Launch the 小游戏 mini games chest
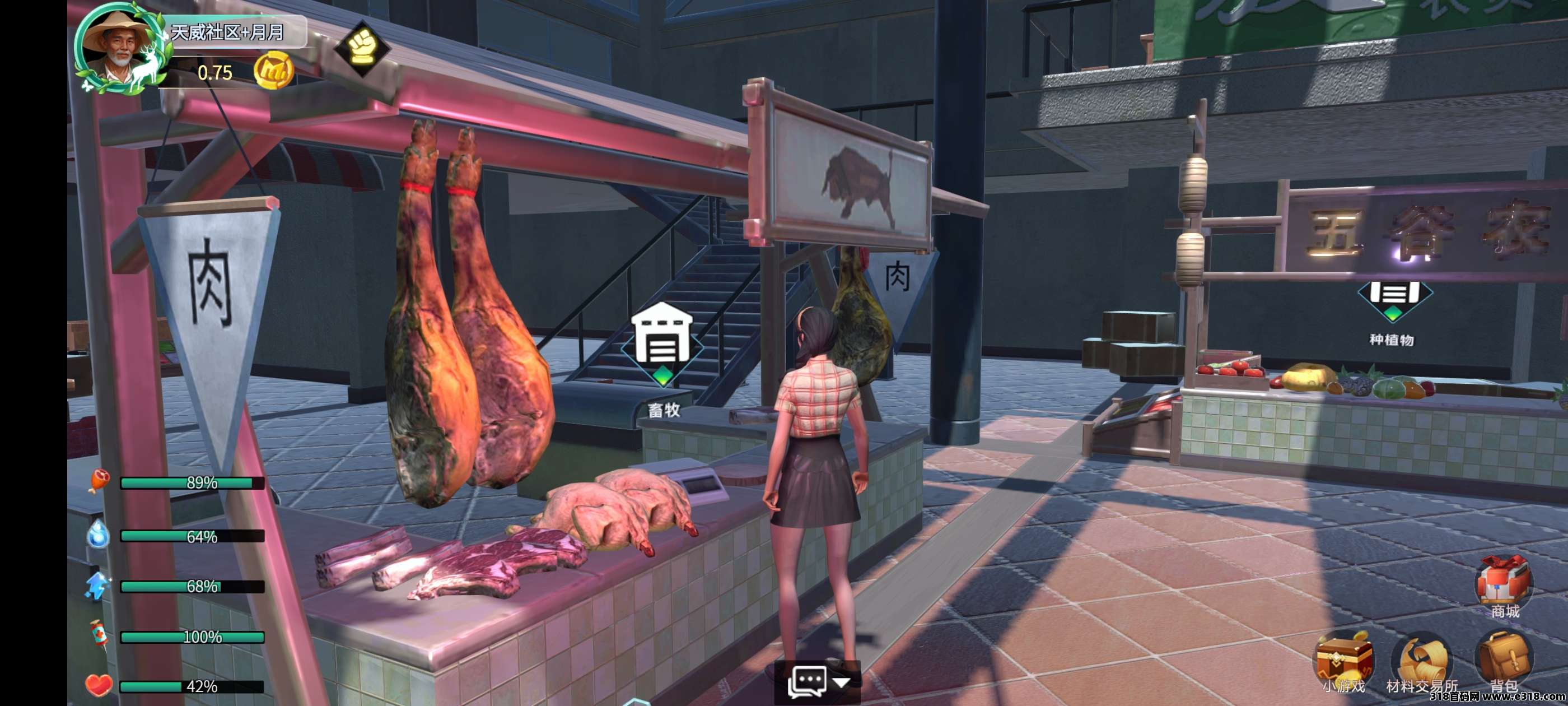Viewport: 1568px width, 706px height. coord(1345,661)
